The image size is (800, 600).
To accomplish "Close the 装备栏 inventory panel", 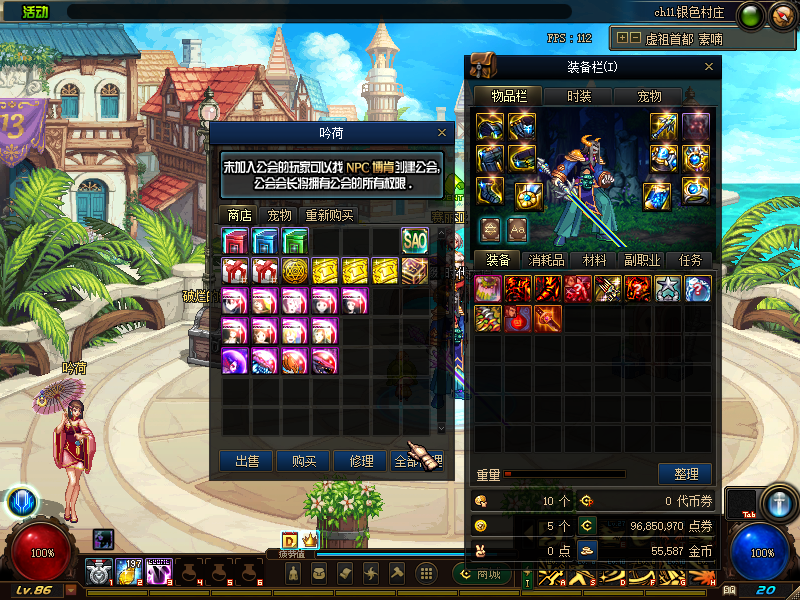I will [709, 67].
